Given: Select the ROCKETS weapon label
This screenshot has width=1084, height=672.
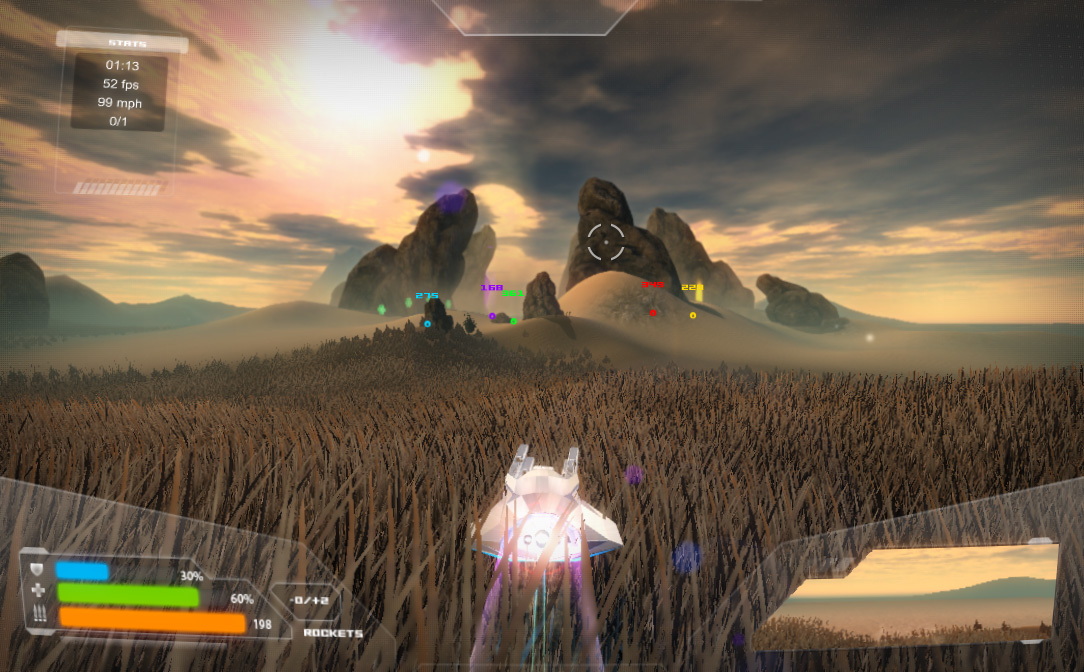Looking at the screenshot, I should 333,633.
